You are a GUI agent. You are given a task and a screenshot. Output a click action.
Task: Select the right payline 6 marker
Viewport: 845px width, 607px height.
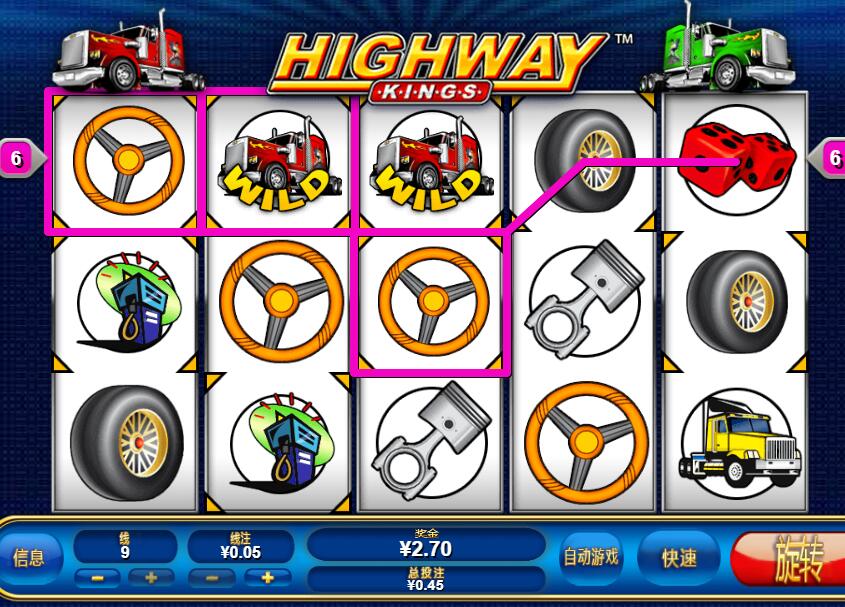(x=832, y=158)
